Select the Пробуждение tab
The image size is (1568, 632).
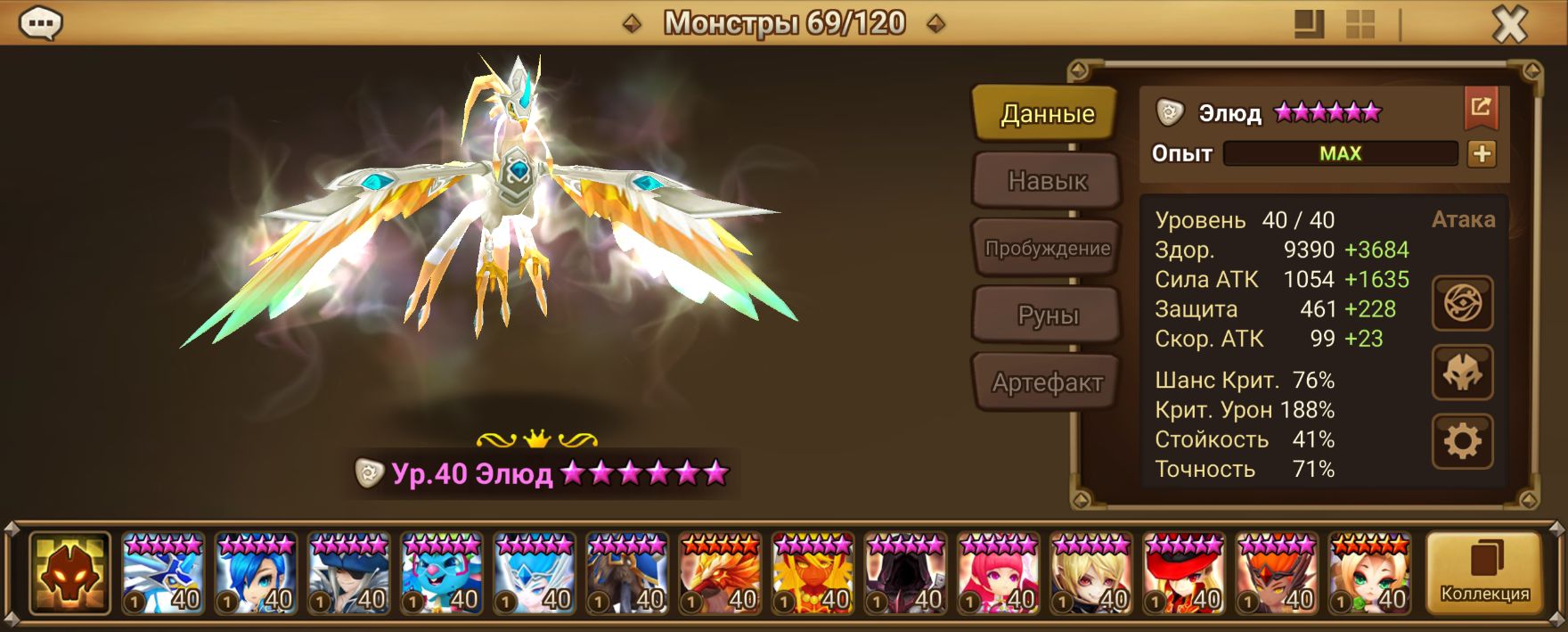pos(1047,249)
